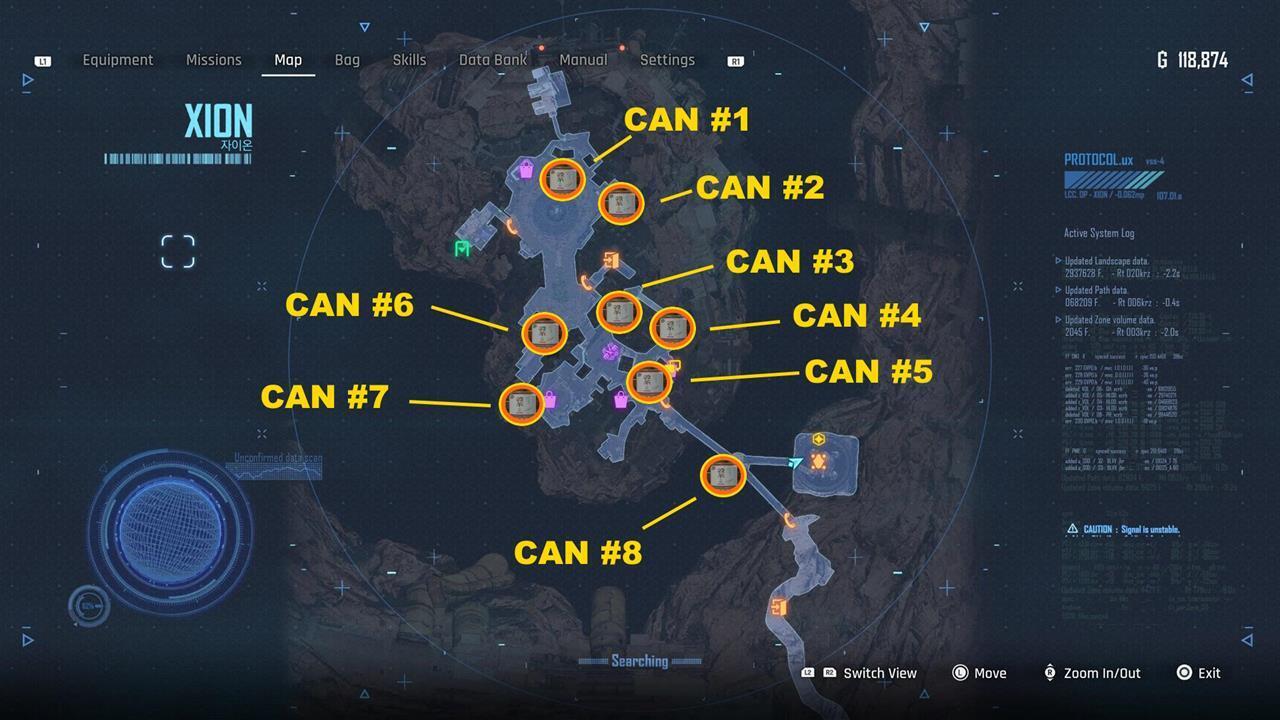Image resolution: width=1280 pixels, height=720 pixels.
Task: Select the orange exit door marker at bottom
Action: [778, 607]
